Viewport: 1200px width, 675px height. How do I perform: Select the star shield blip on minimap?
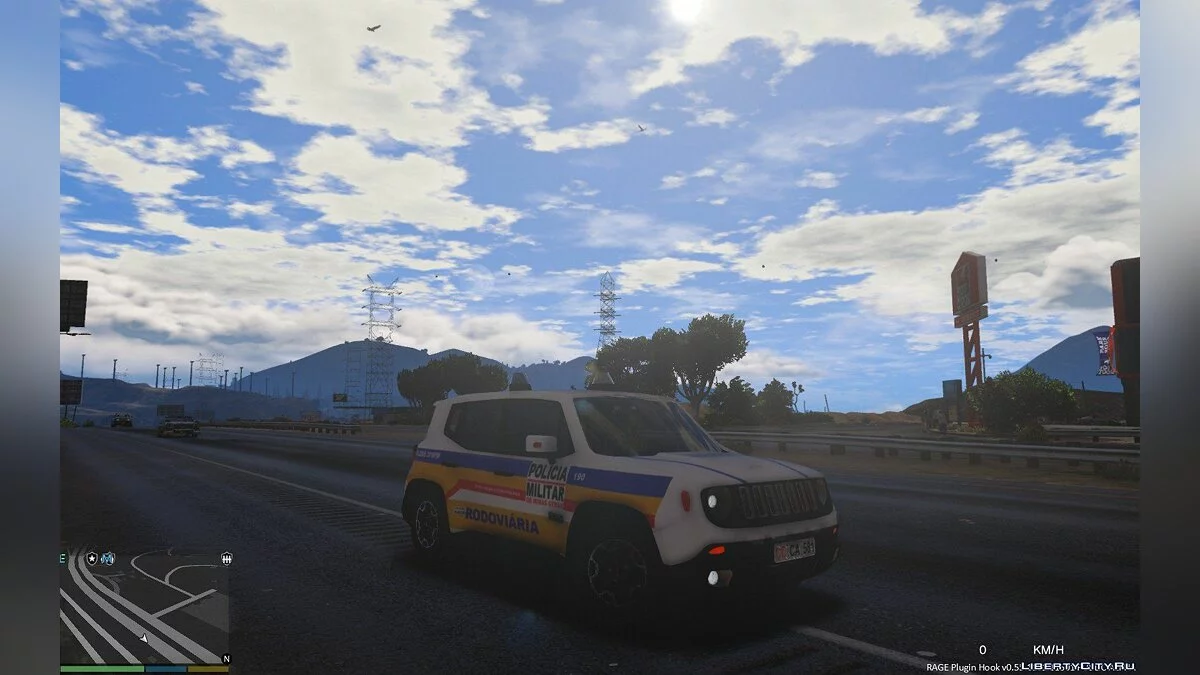pos(91,558)
